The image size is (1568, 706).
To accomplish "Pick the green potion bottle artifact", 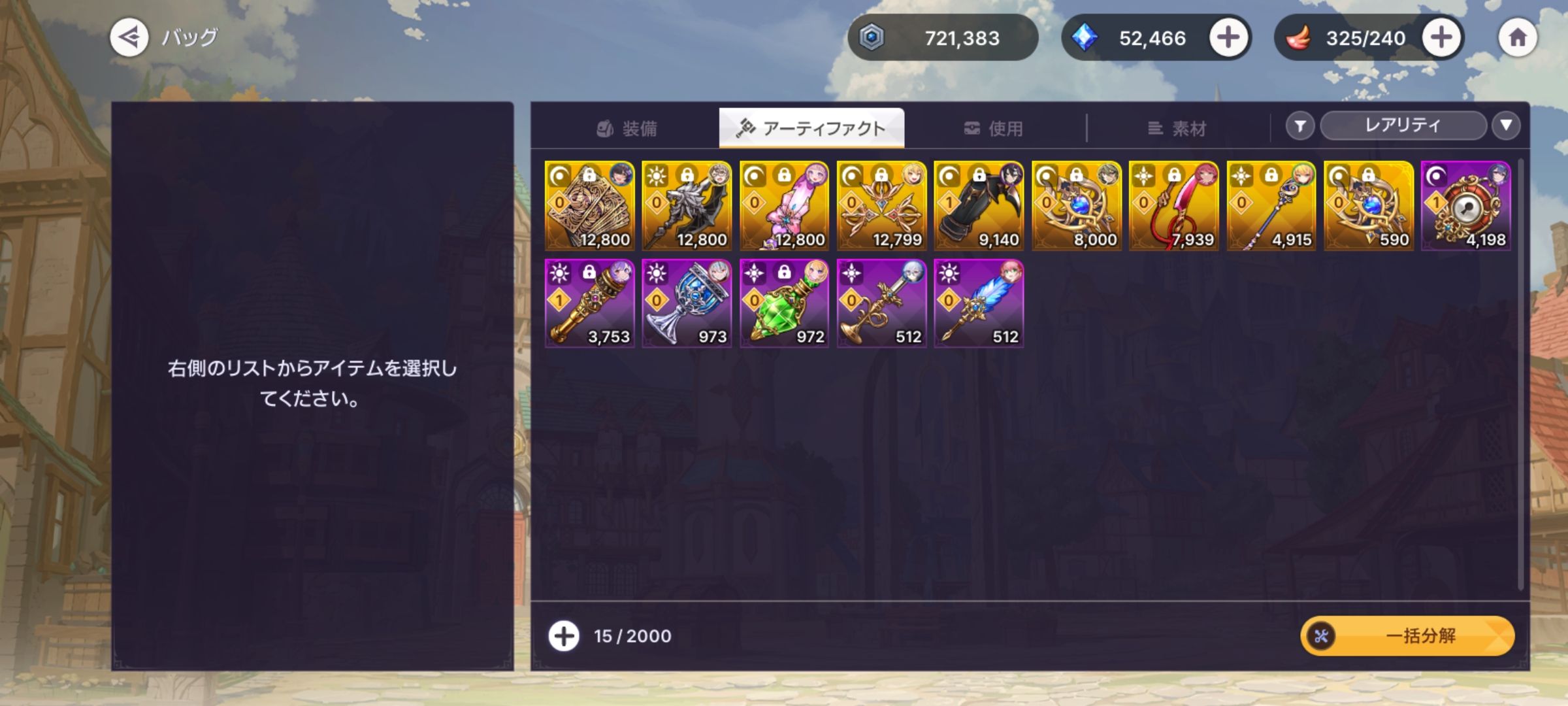I will pyautogui.click(x=784, y=303).
